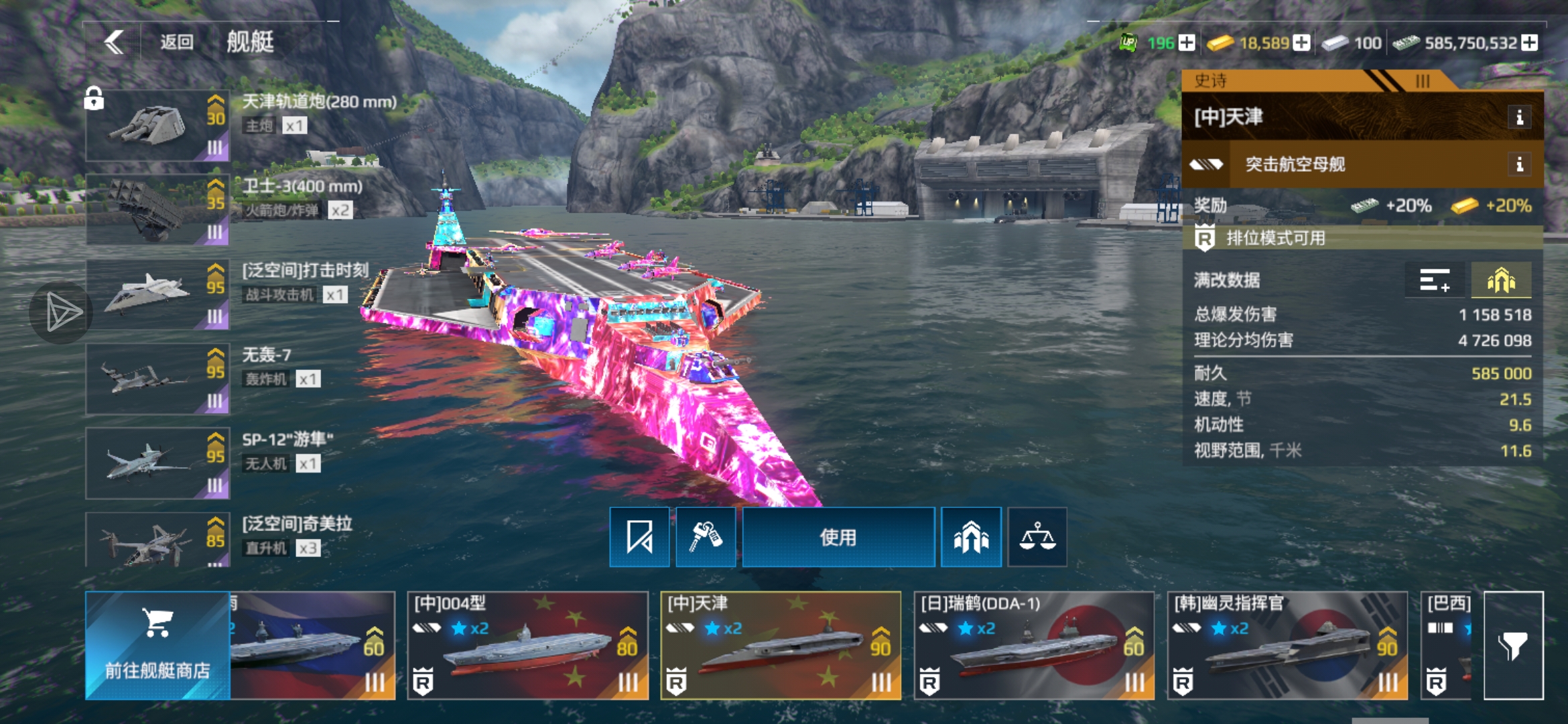1568x724 pixels.
Task: Select the 天津轨道炮 main gun slot
Action: point(157,125)
